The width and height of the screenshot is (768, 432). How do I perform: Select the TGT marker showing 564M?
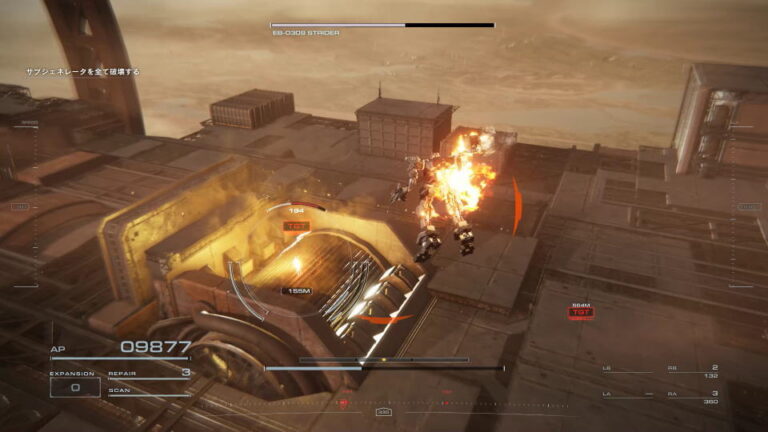point(580,313)
